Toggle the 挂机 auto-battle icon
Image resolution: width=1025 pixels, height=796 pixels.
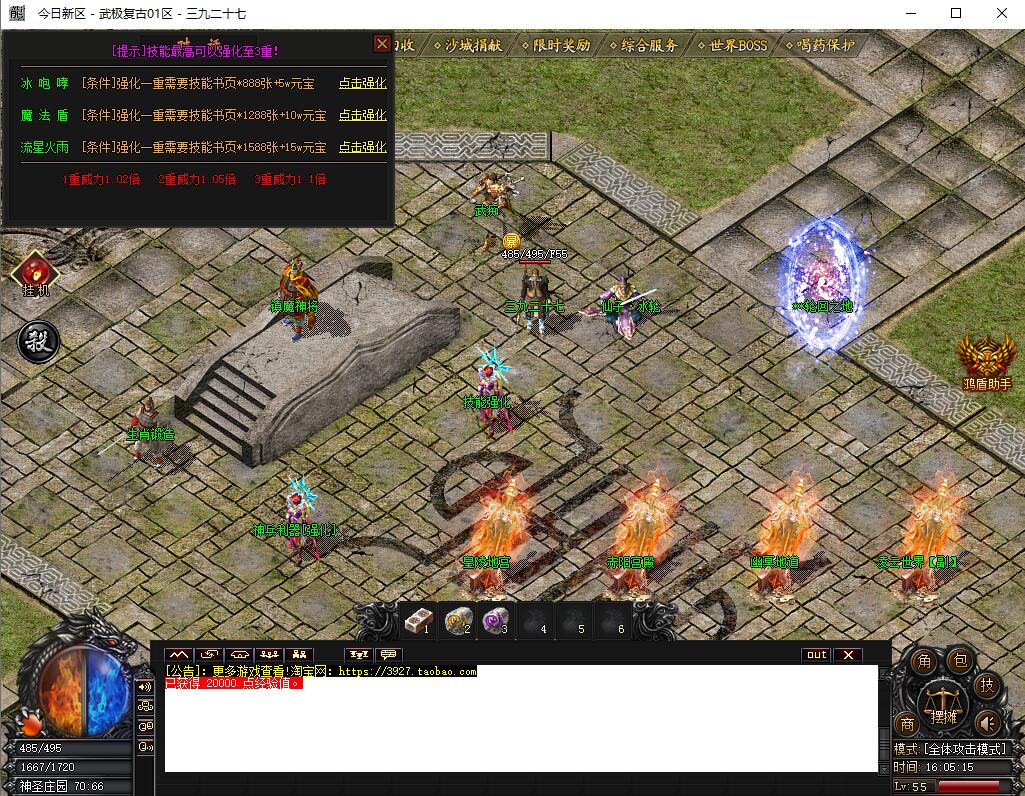(x=34, y=272)
